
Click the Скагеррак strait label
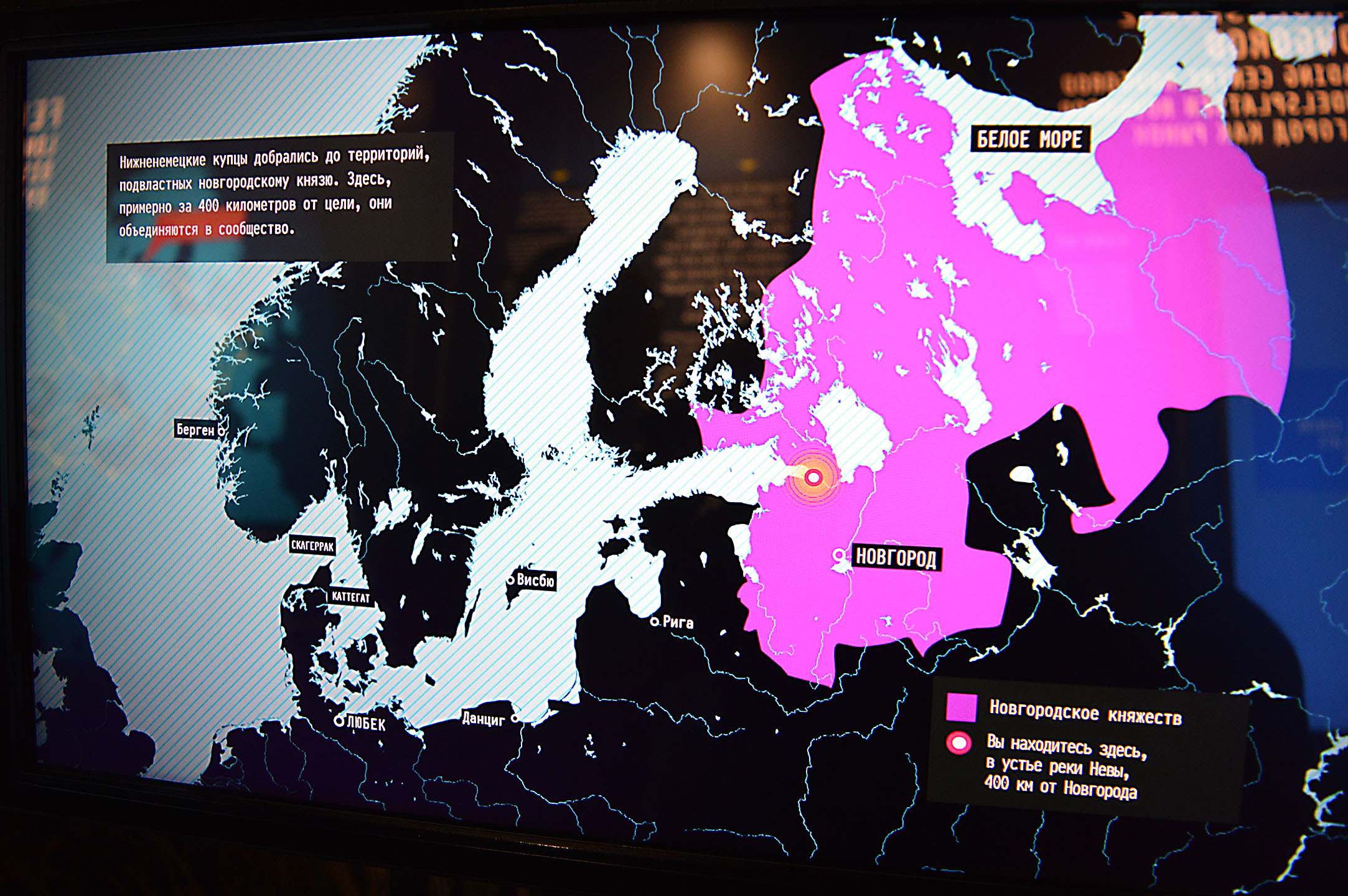[x=312, y=546]
